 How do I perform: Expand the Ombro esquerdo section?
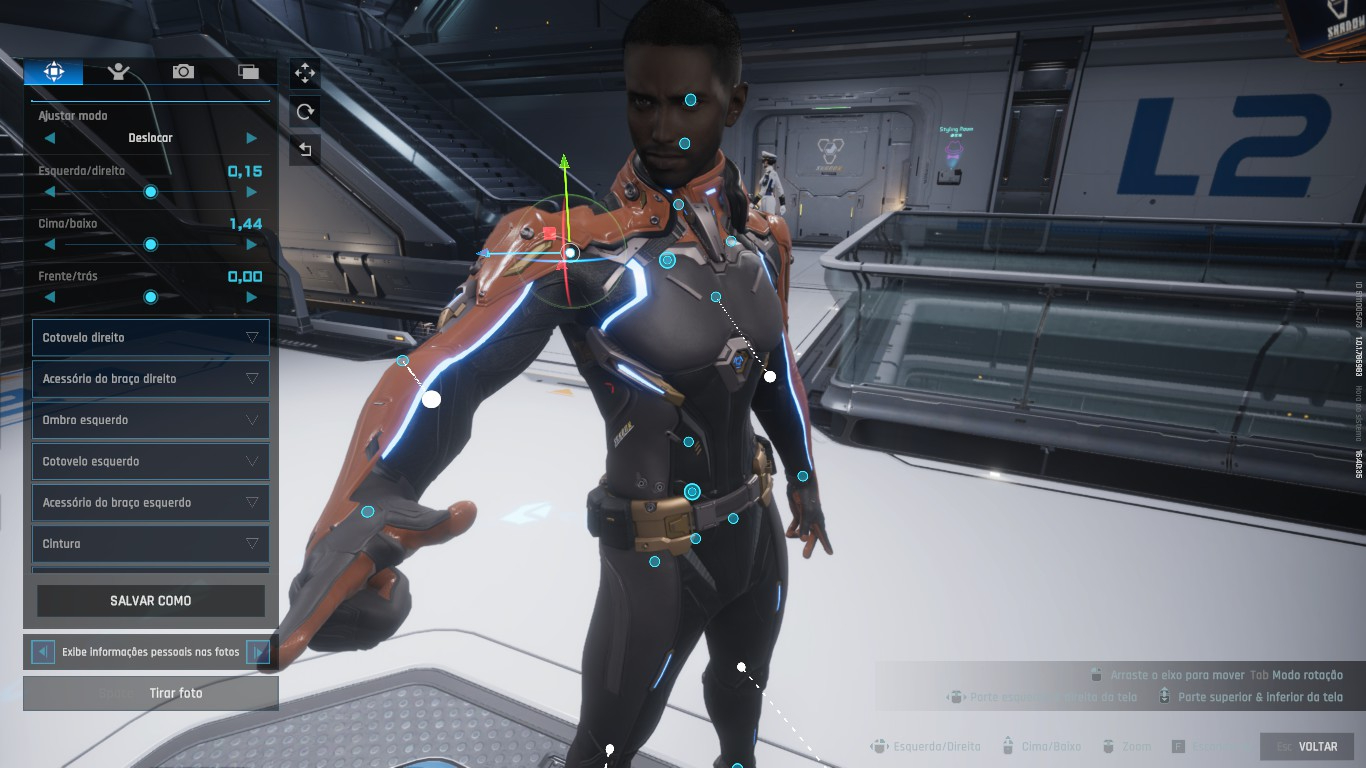150,420
